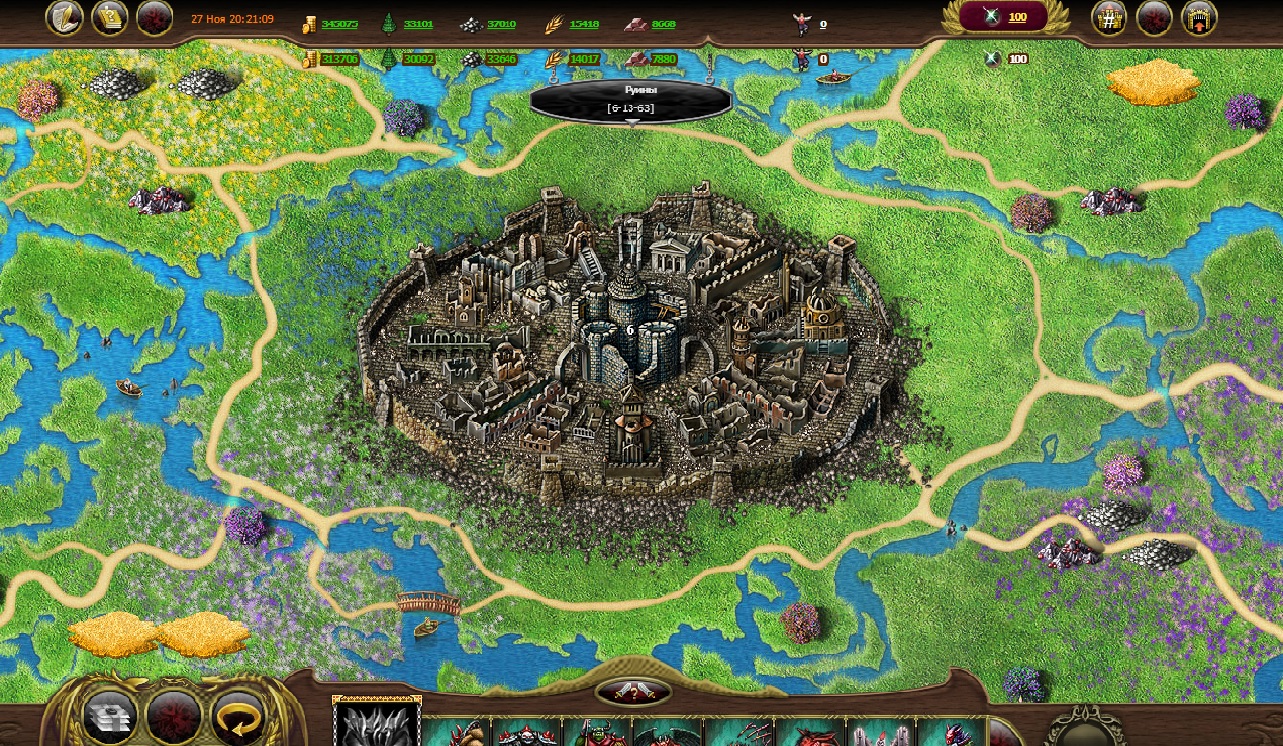Open the golden book icon

(110, 18)
